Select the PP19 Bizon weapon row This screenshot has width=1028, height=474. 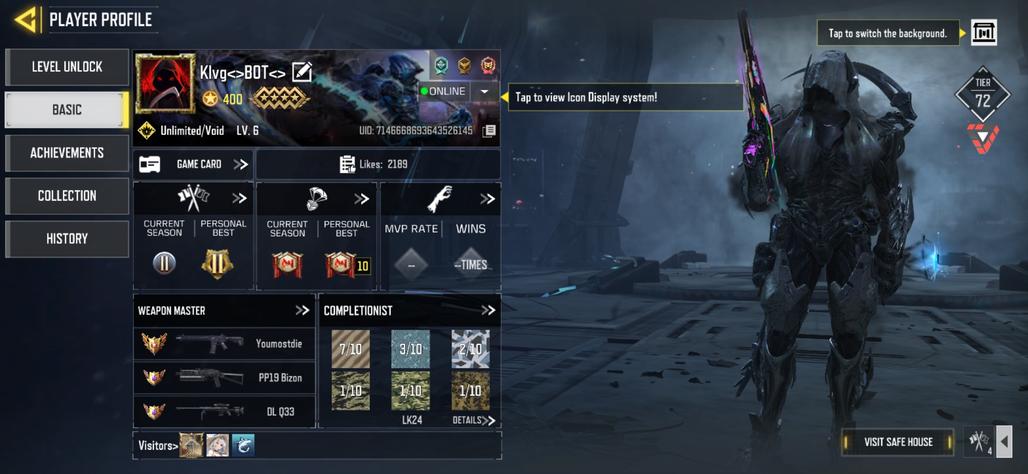[x=225, y=378]
